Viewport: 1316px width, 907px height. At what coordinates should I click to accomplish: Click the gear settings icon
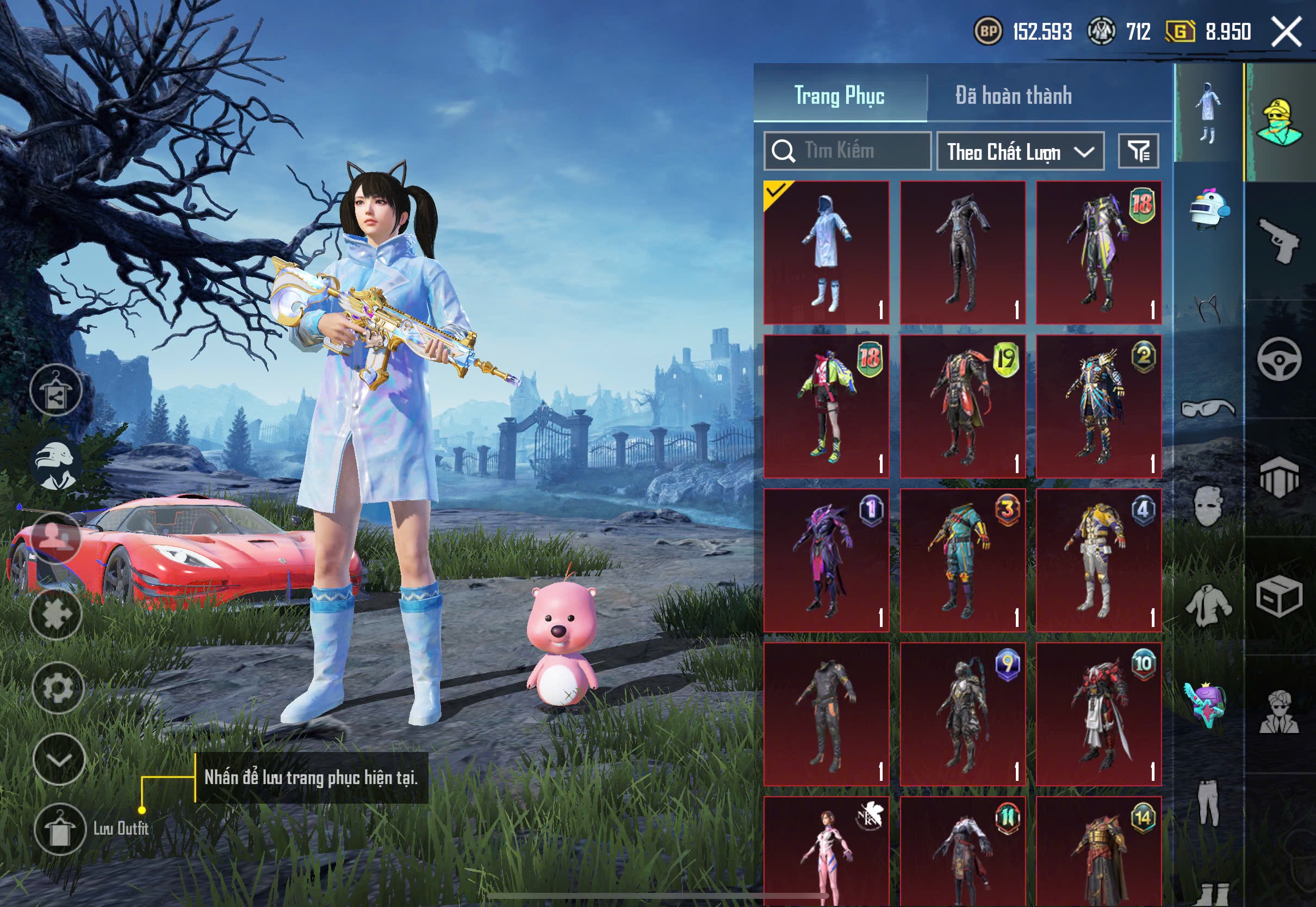[58, 688]
